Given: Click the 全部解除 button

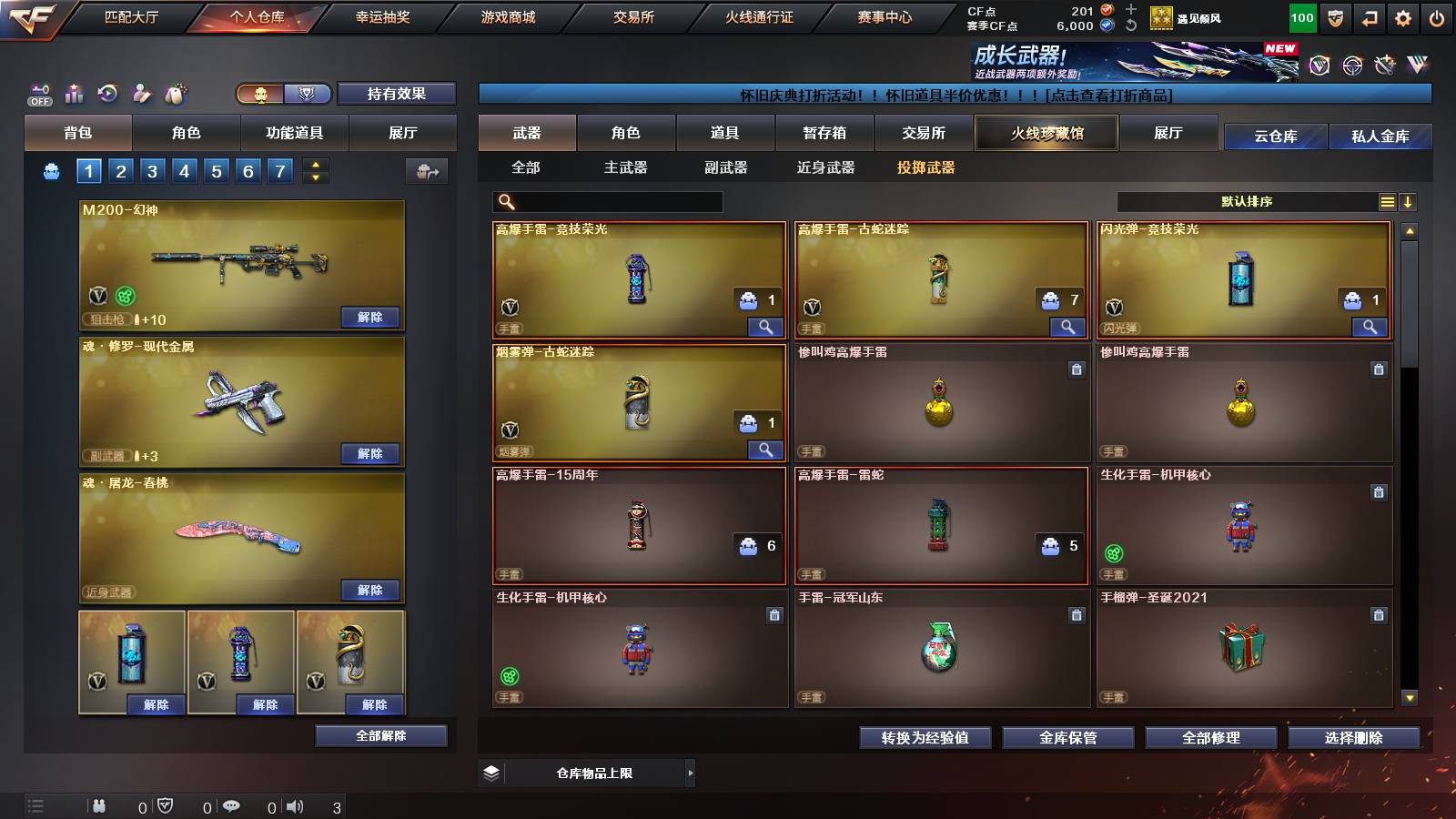Looking at the screenshot, I should pyautogui.click(x=380, y=735).
